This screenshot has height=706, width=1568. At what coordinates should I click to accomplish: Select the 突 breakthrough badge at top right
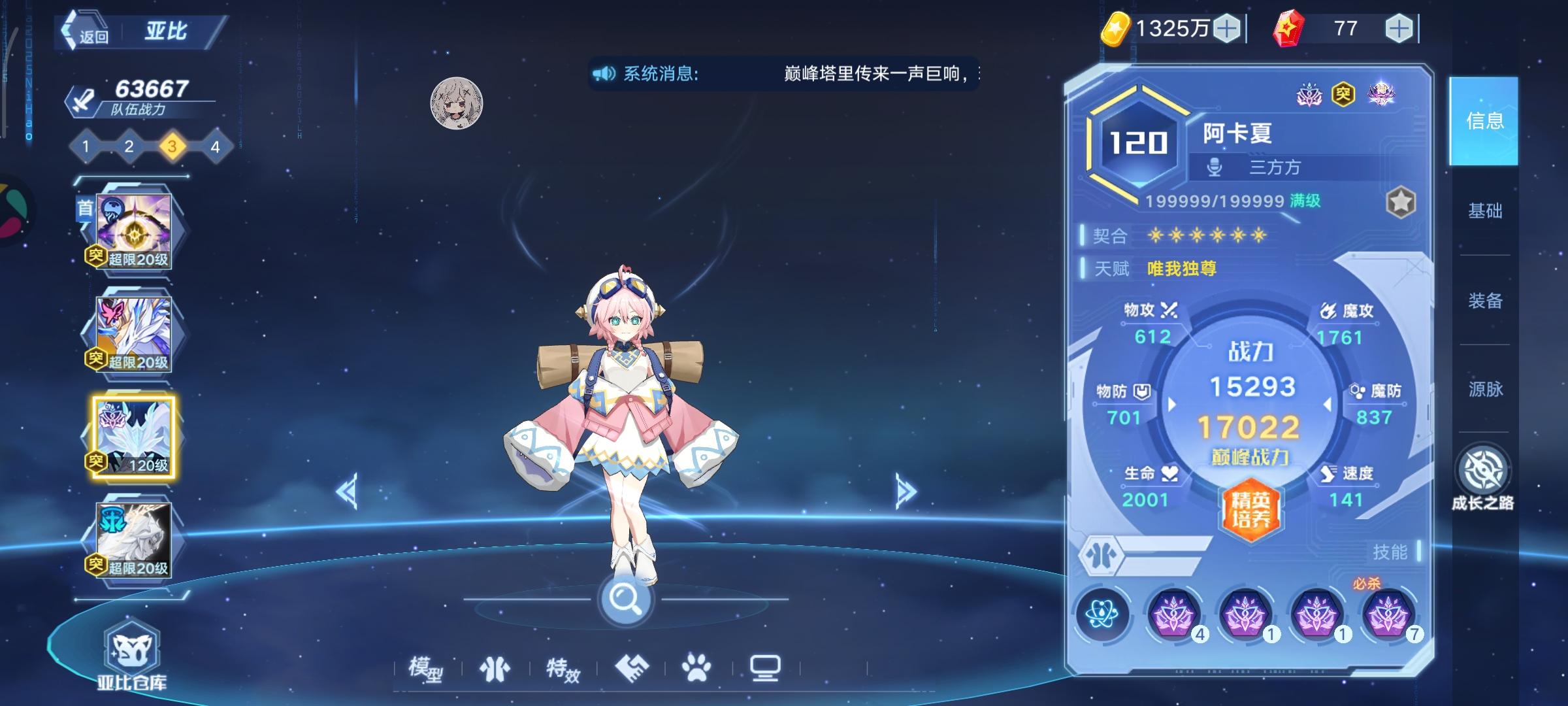[x=1341, y=94]
